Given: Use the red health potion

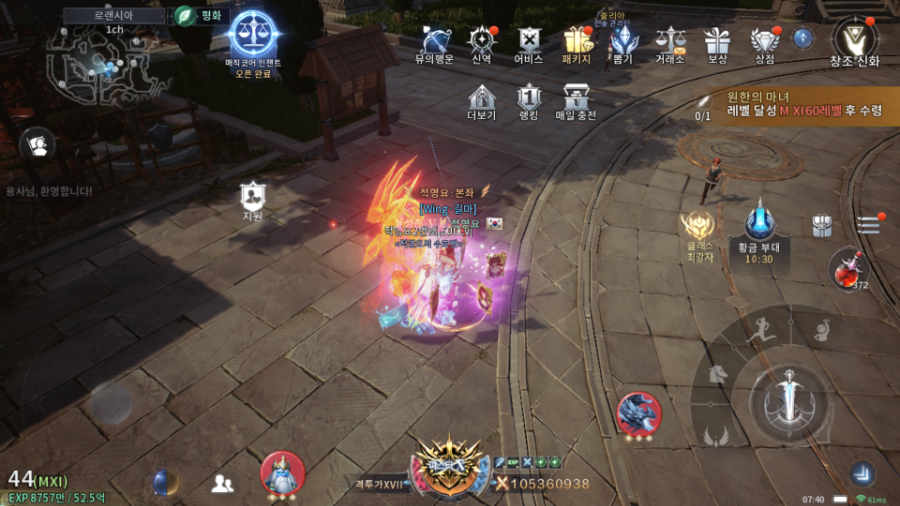Looking at the screenshot, I should pyautogui.click(x=847, y=268).
